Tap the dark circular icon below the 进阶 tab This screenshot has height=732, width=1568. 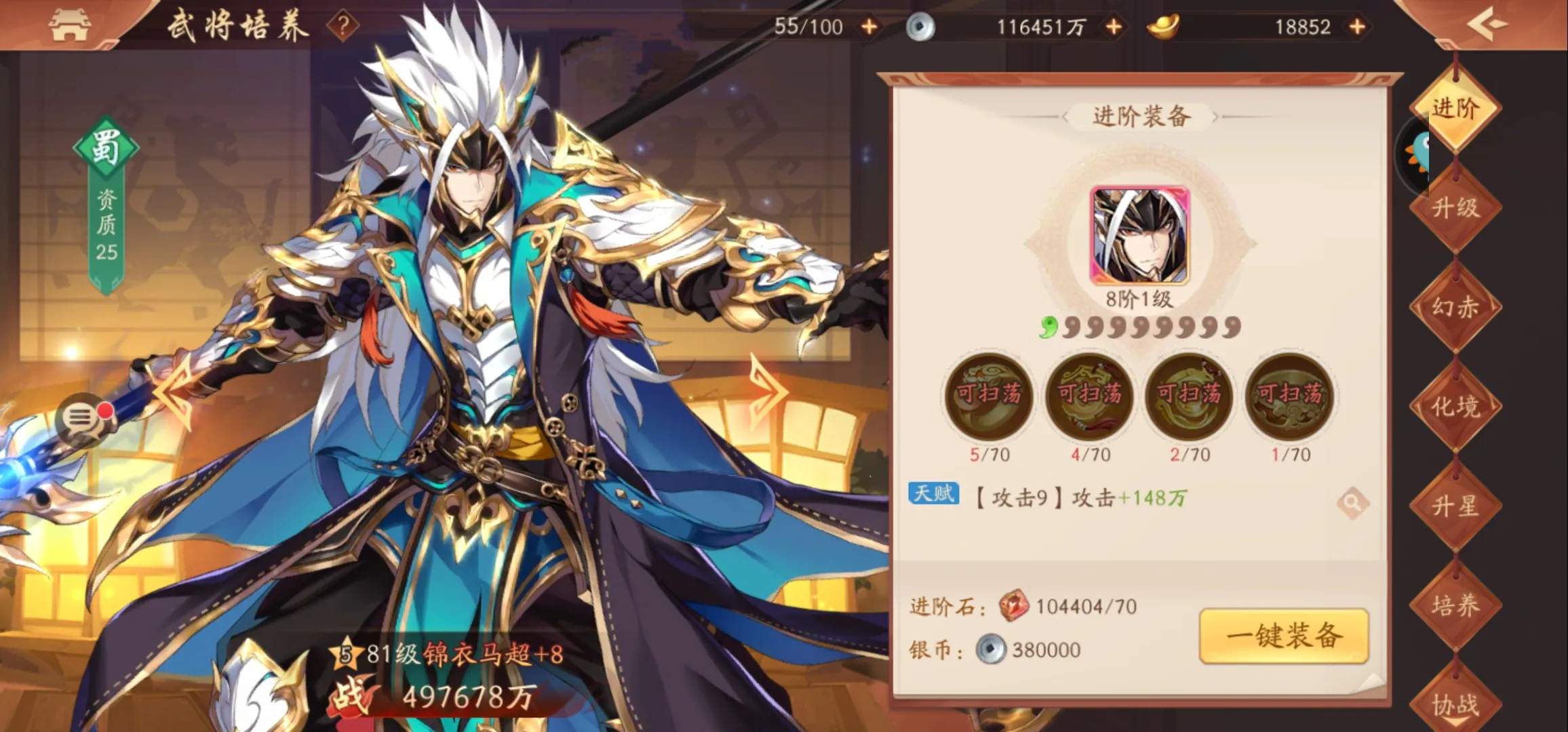[x=1412, y=155]
